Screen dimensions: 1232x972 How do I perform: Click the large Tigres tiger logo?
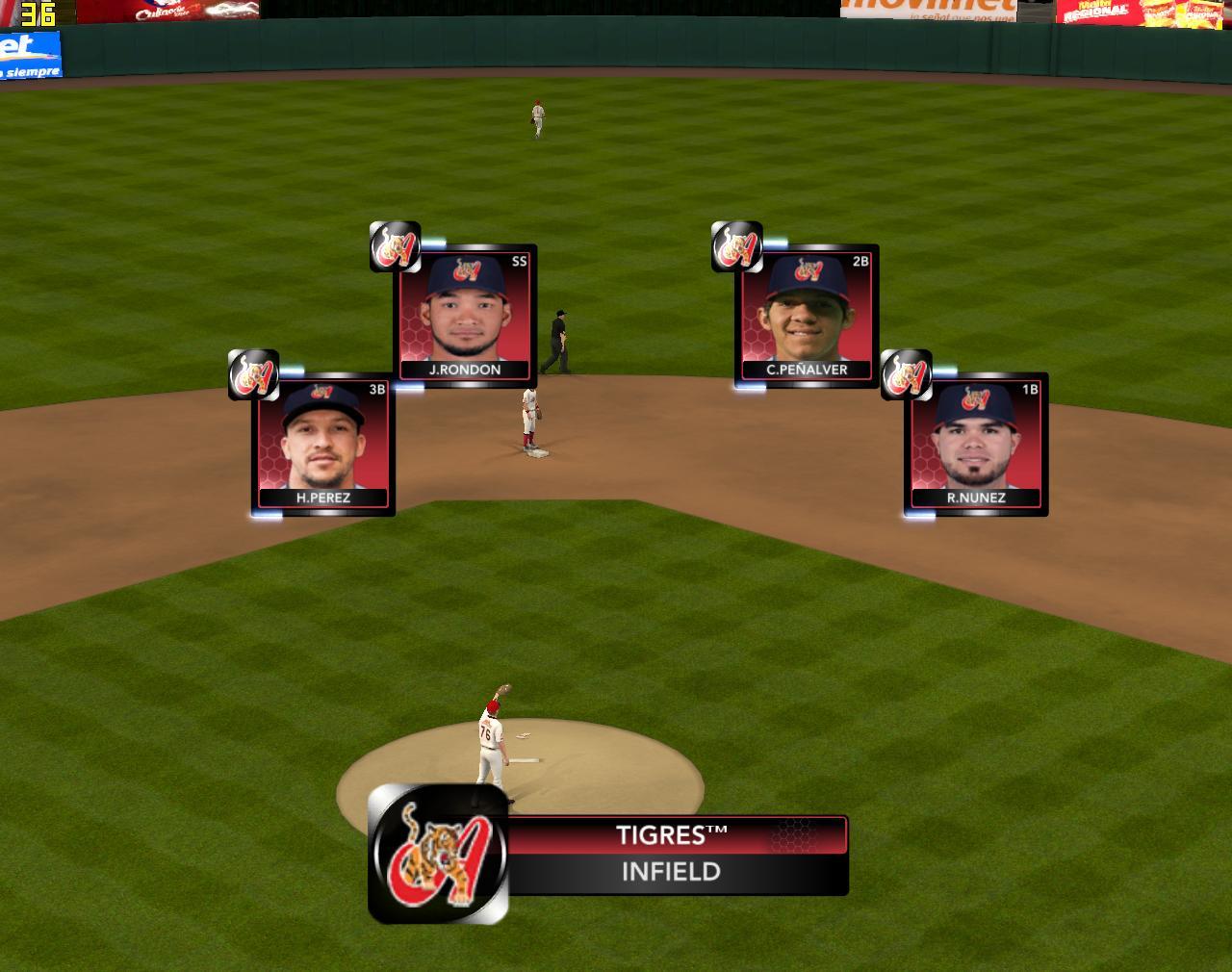pyautogui.click(x=439, y=853)
